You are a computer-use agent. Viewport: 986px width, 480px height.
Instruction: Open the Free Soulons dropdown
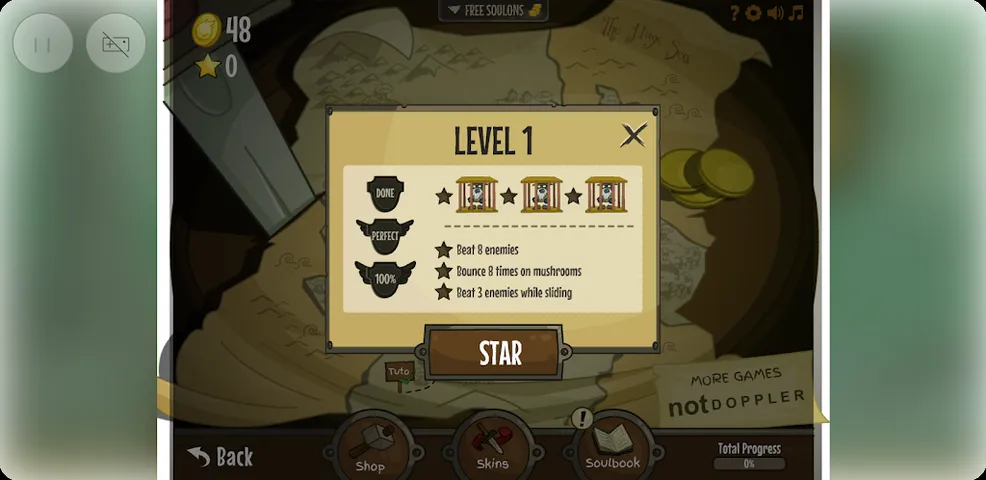[493, 11]
